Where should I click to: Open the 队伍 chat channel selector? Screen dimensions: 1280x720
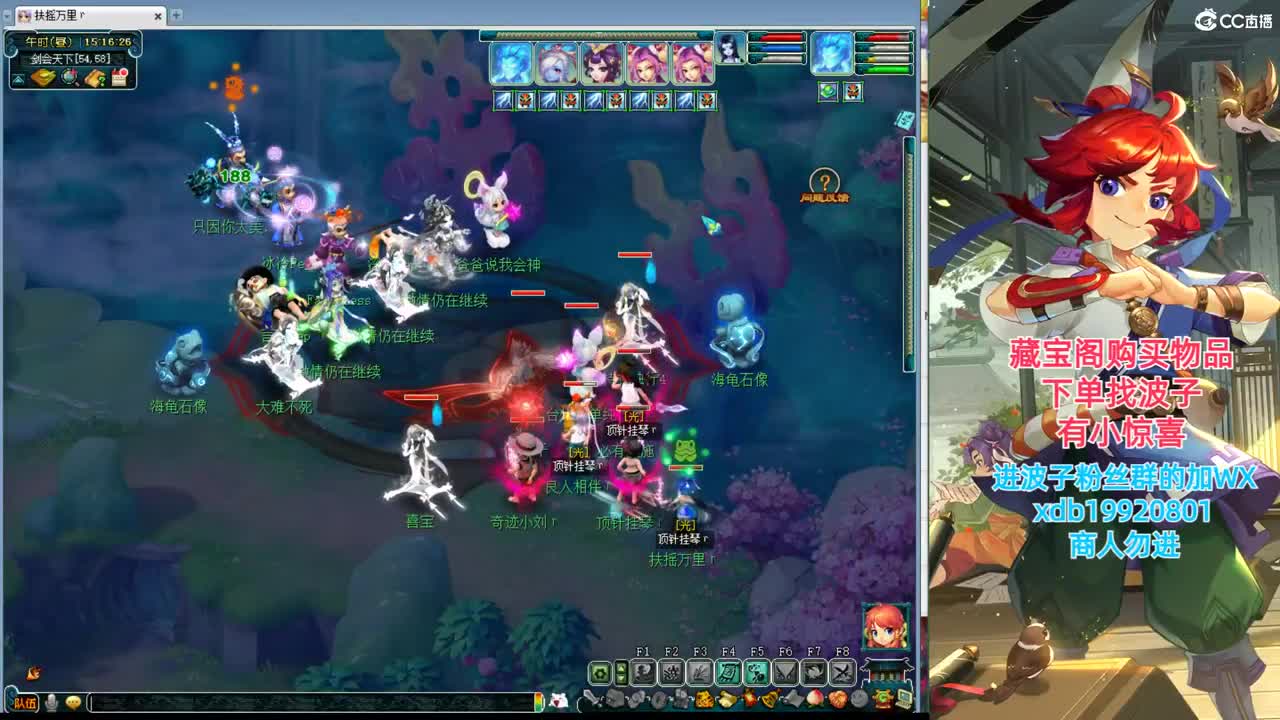(27, 703)
